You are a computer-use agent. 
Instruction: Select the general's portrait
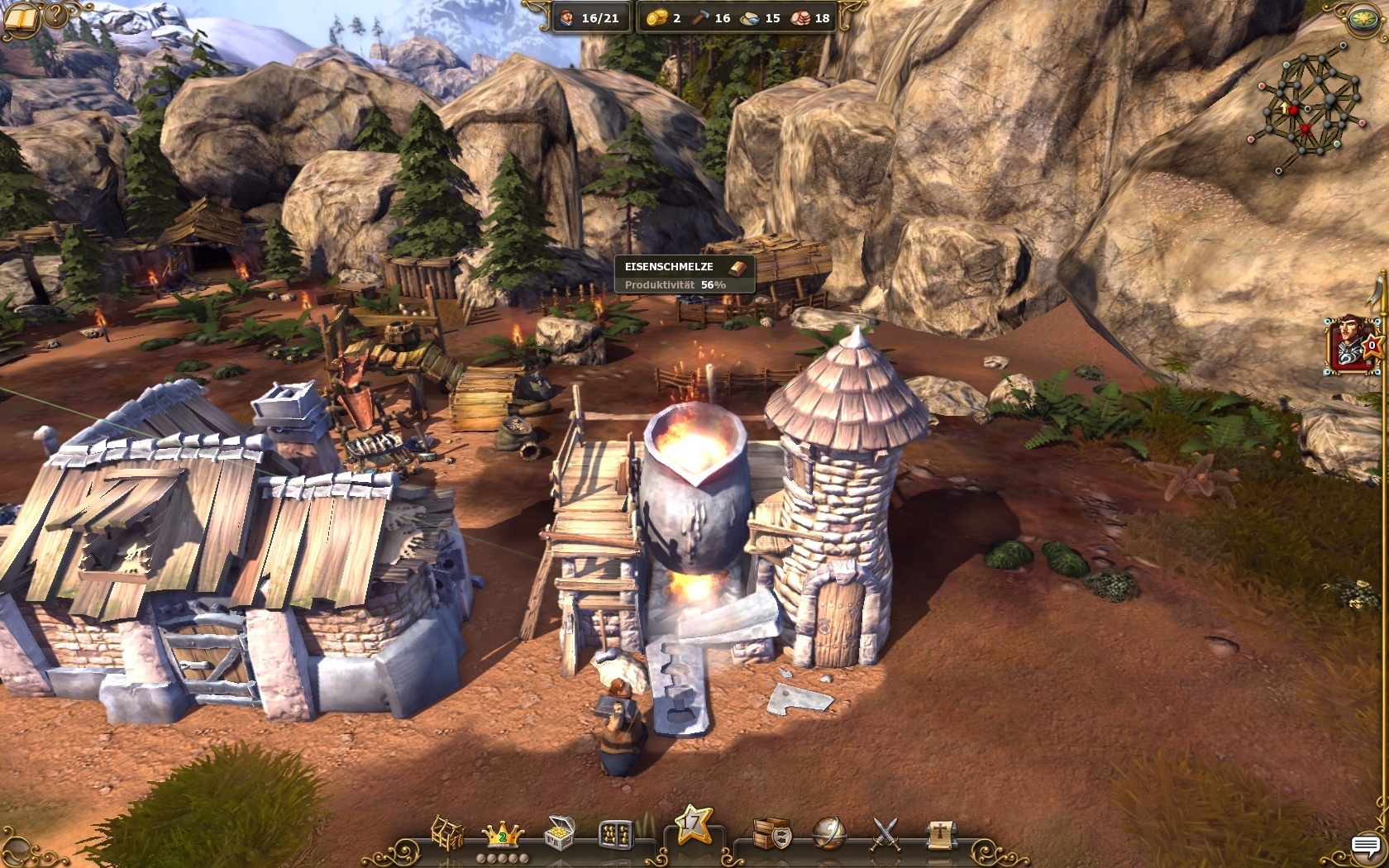[1351, 345]
